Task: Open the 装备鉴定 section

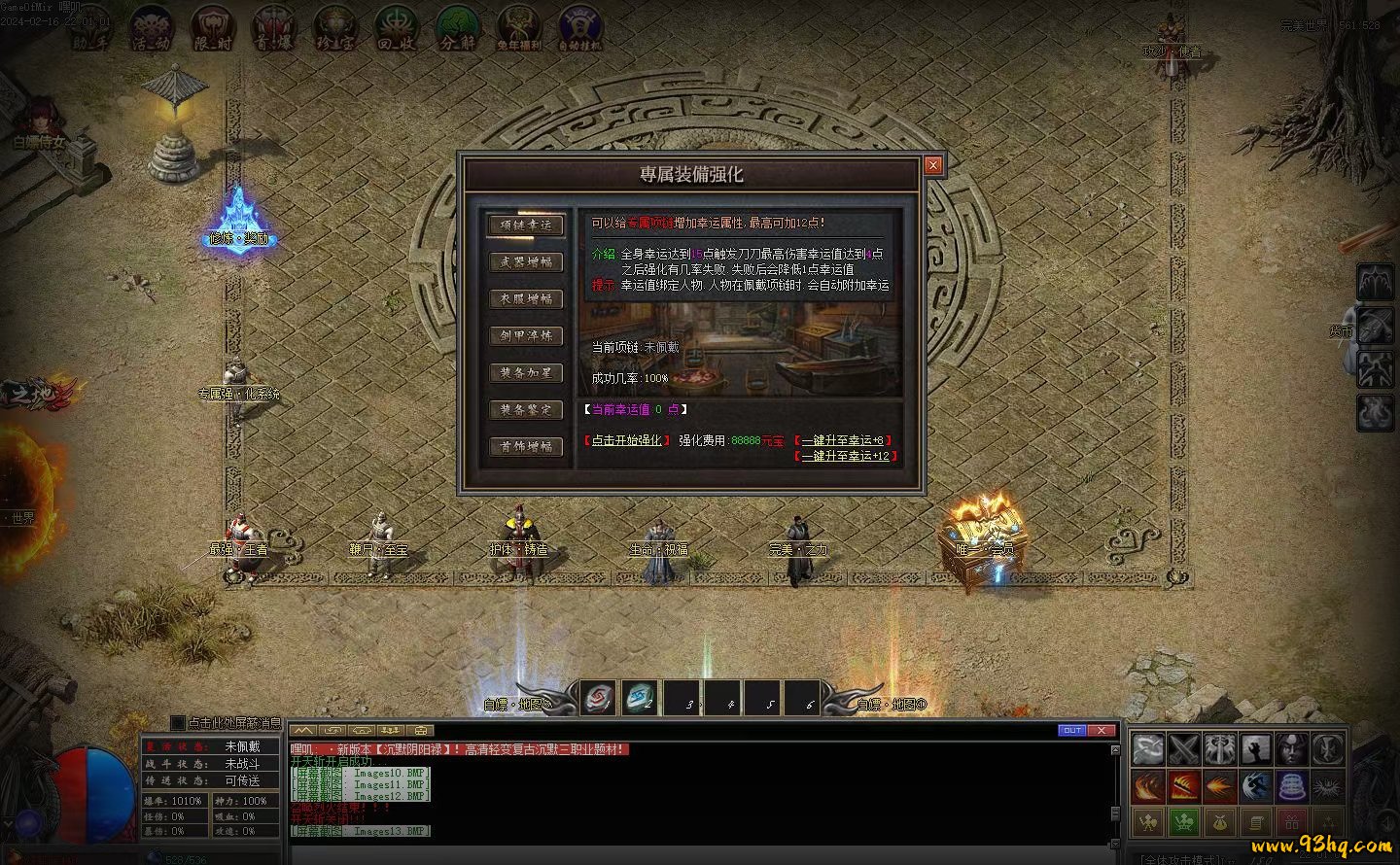Action: click(x=526, y=409)
